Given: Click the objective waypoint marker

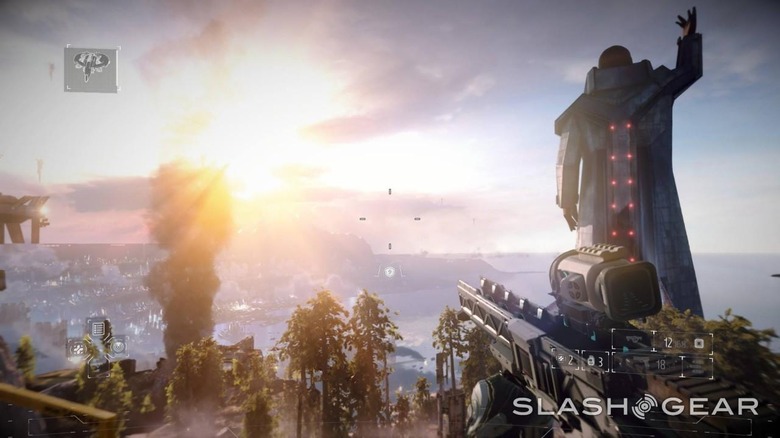Looking at the screenshot, I should (389, 270).
